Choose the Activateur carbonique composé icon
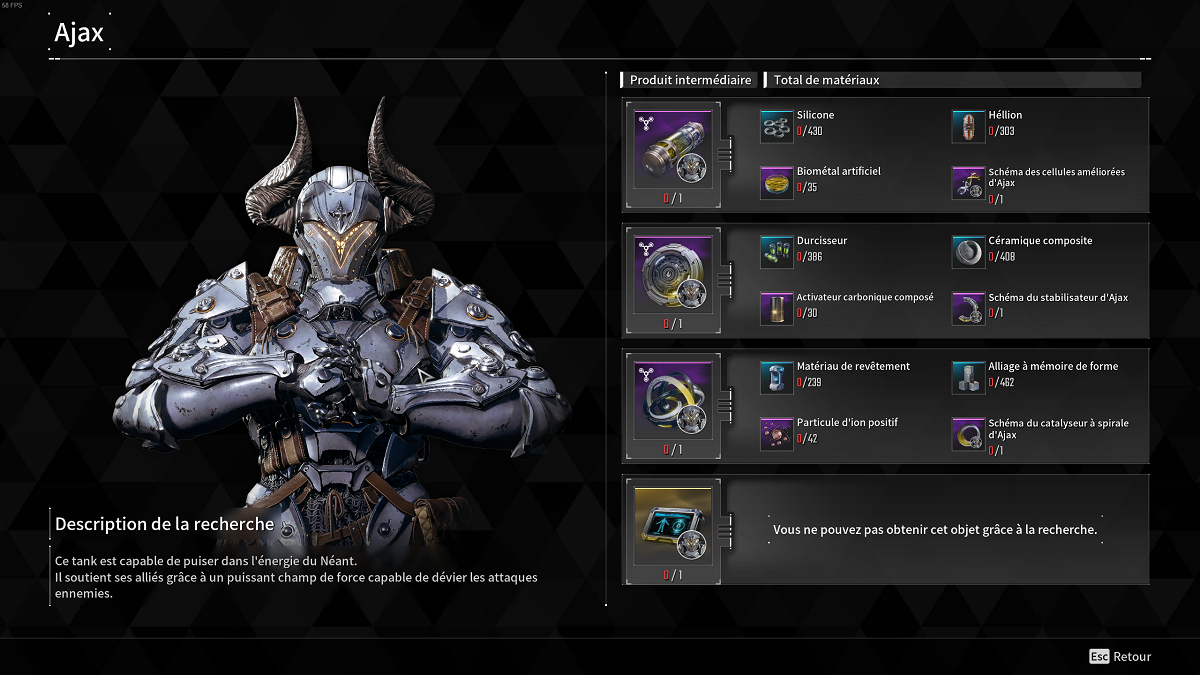 tap(777, 309)
